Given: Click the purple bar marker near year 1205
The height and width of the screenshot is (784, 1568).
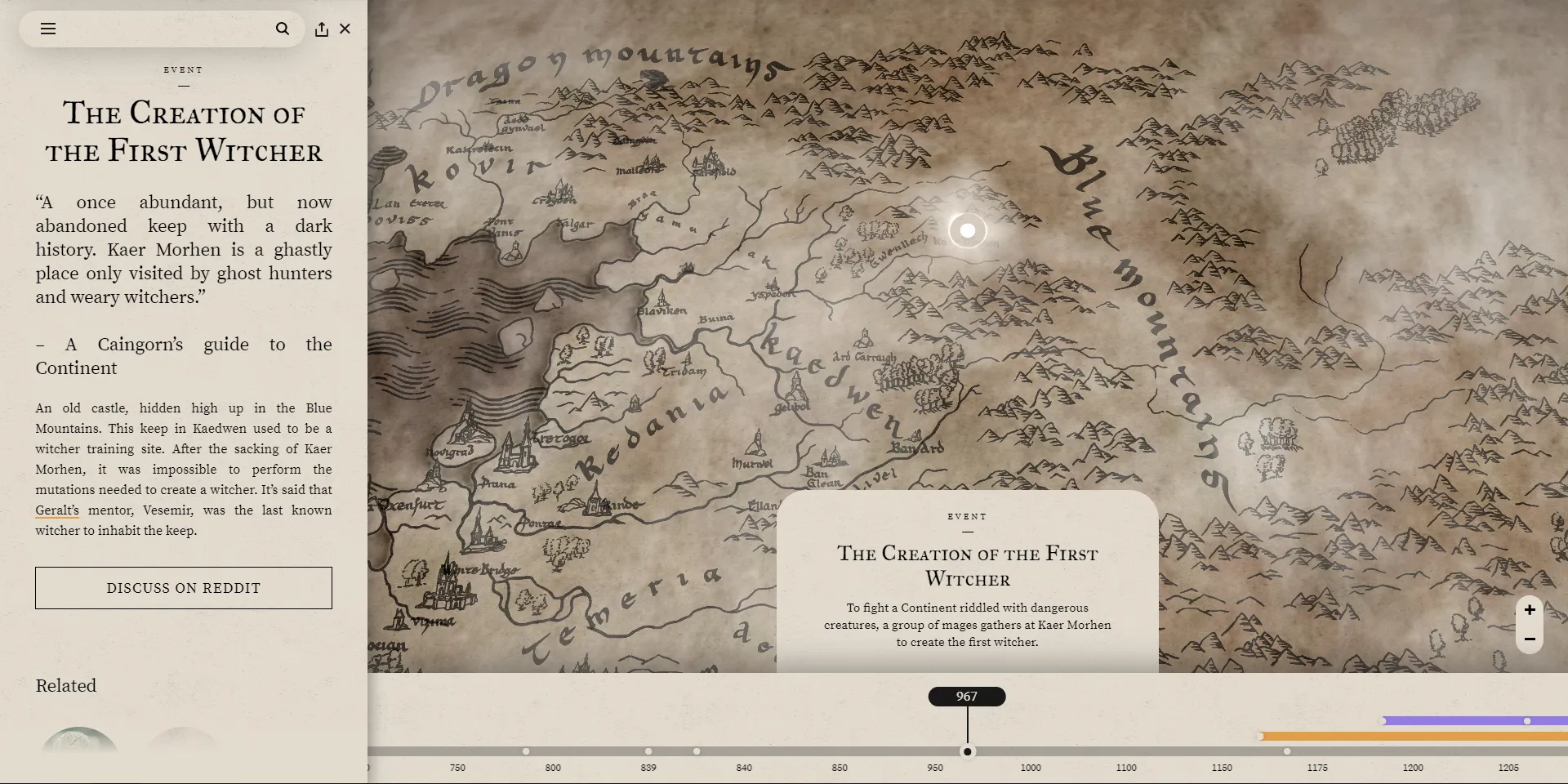Looking at the screenshot, I should pyautogui.click(x=1526, y=720).
